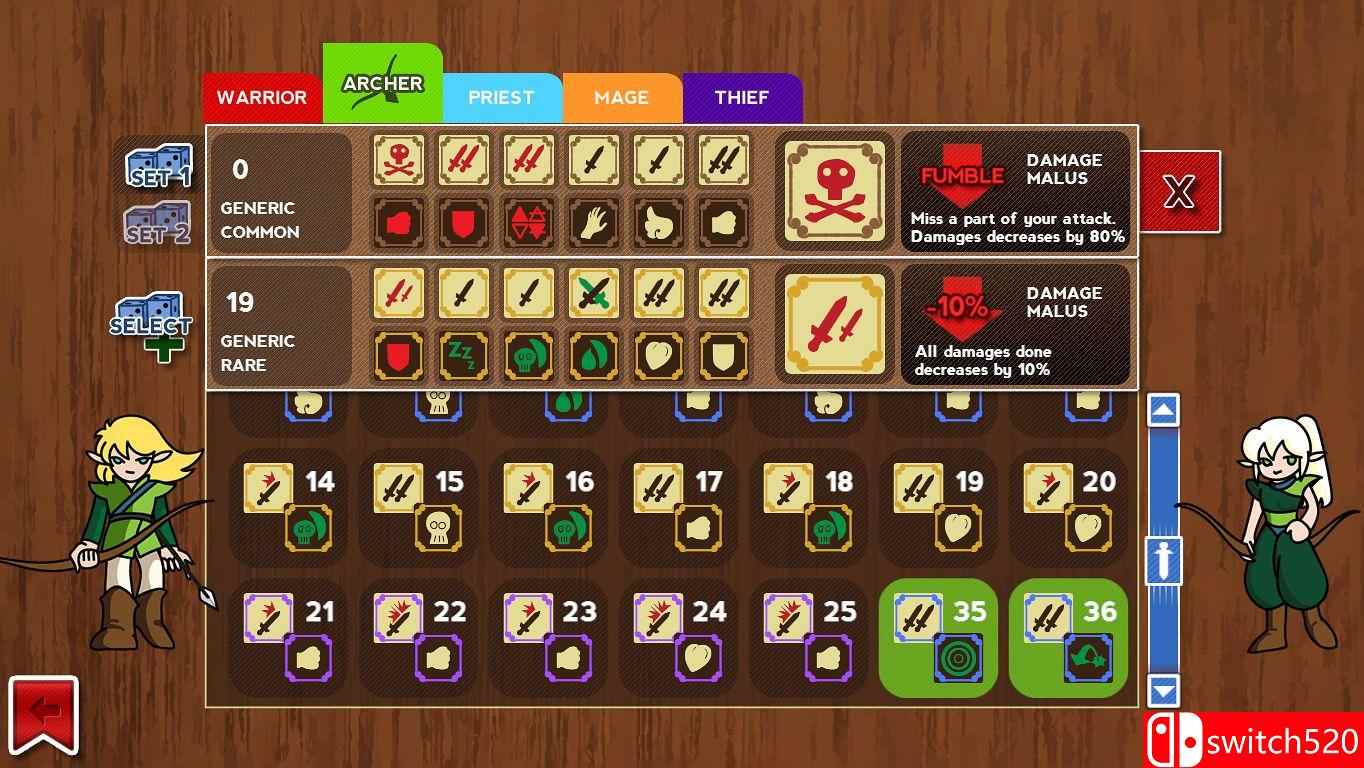Select the heart icon in Generic Rare row
The width and height of the screenshot is (1364, 768).
coord(658,356)
